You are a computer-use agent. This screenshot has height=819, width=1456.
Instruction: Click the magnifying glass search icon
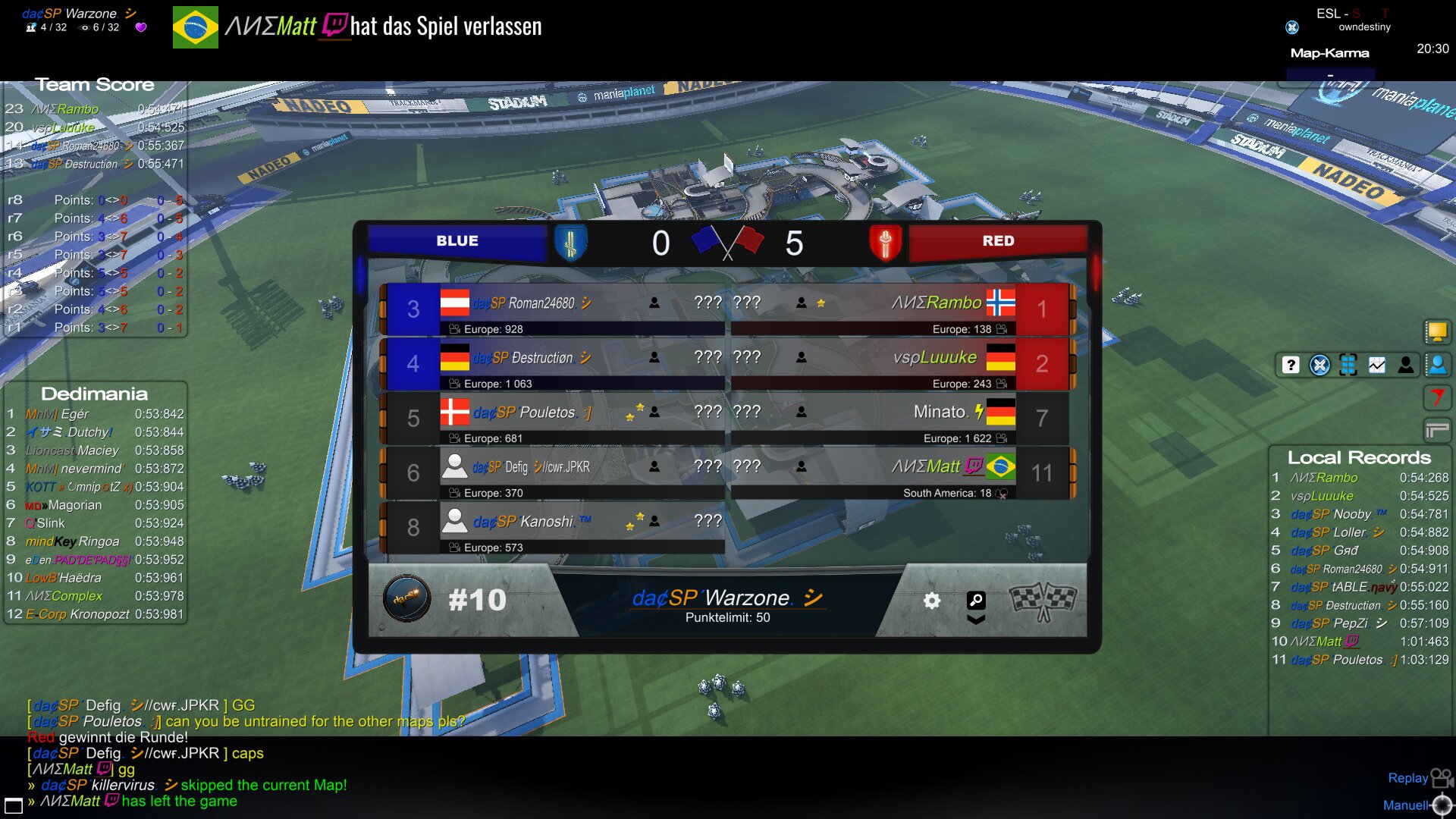(976, 600)
